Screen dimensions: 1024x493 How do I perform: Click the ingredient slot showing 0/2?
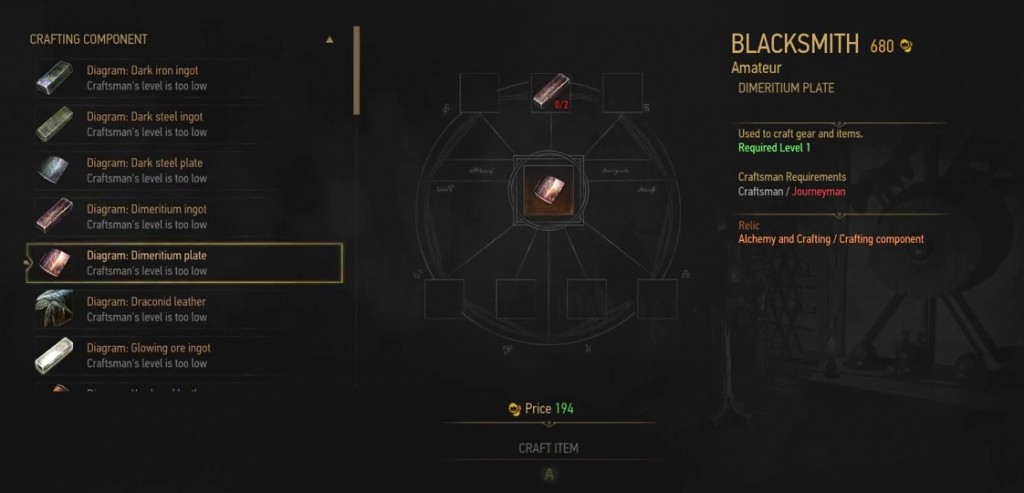(551, 91)
